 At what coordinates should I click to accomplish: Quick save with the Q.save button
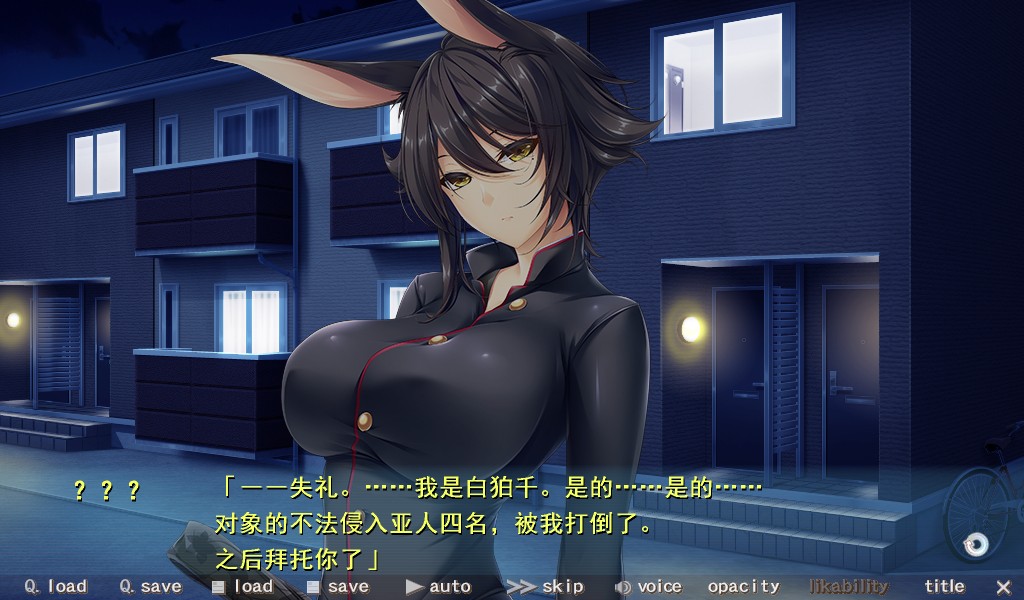tap(150, 587)
